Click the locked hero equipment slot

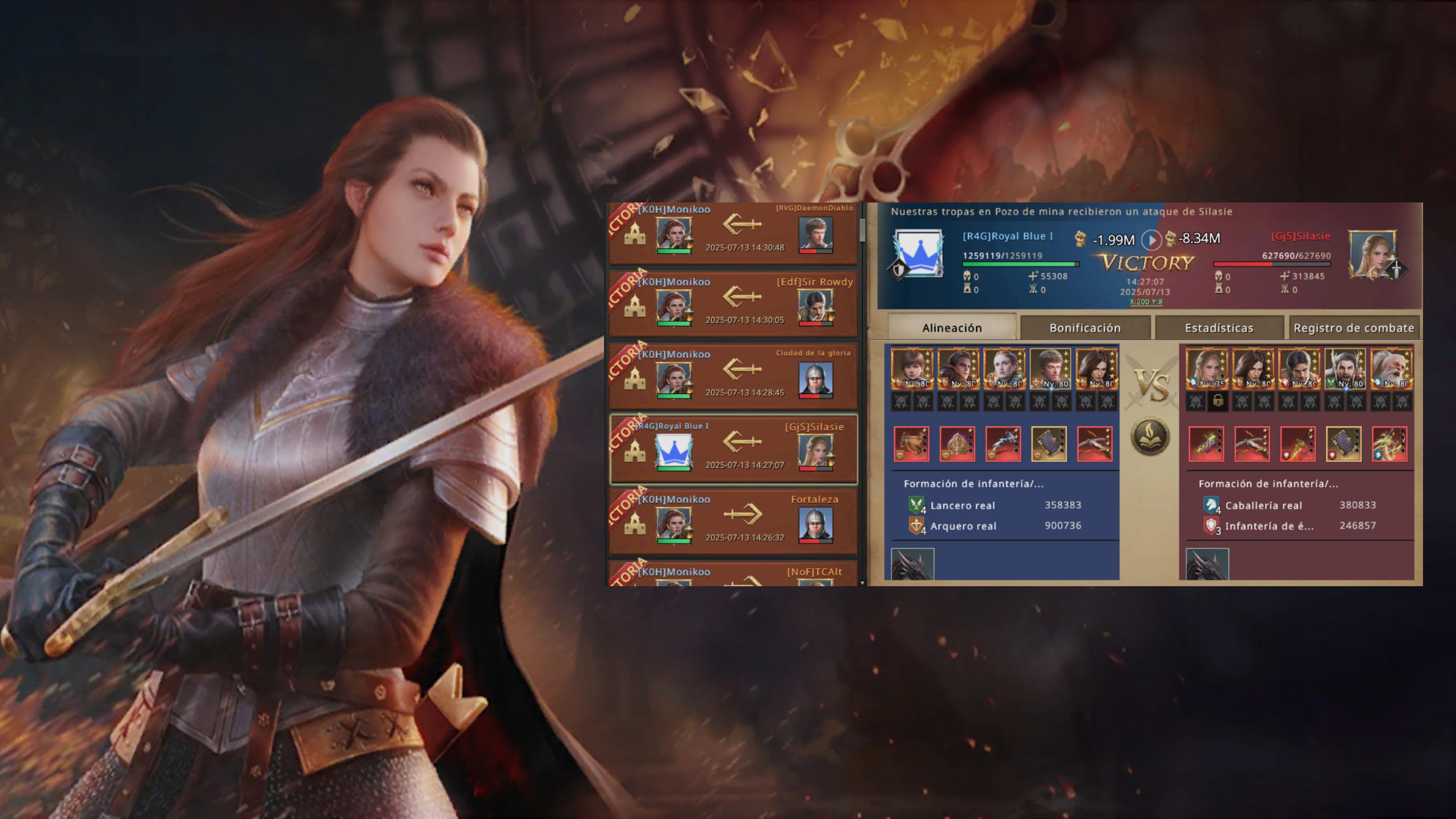[1218, 401]
